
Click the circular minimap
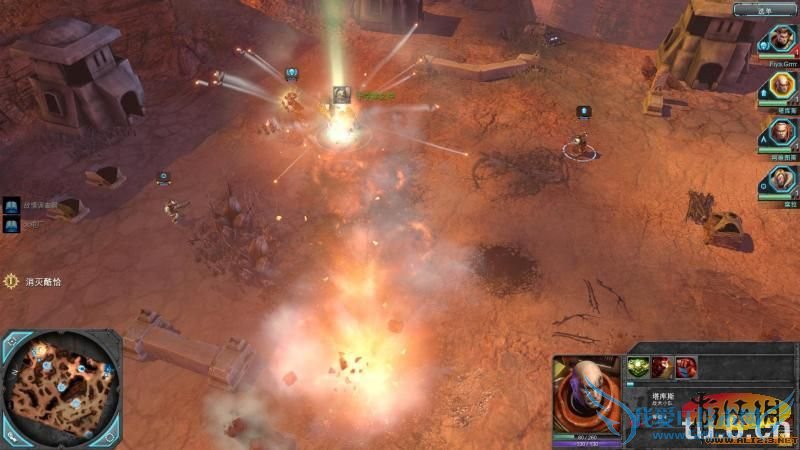pos(60,385)
